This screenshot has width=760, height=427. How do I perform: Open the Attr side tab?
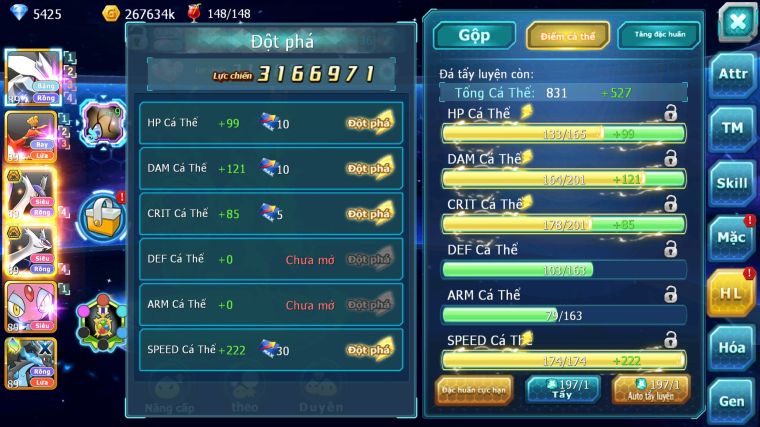(733, 74)
